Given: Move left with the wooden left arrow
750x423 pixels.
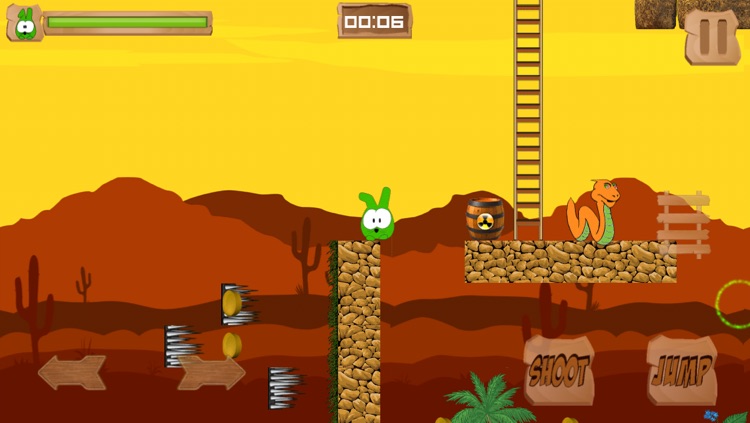Looking at the screenshot, I should click(x=72, y=373).
